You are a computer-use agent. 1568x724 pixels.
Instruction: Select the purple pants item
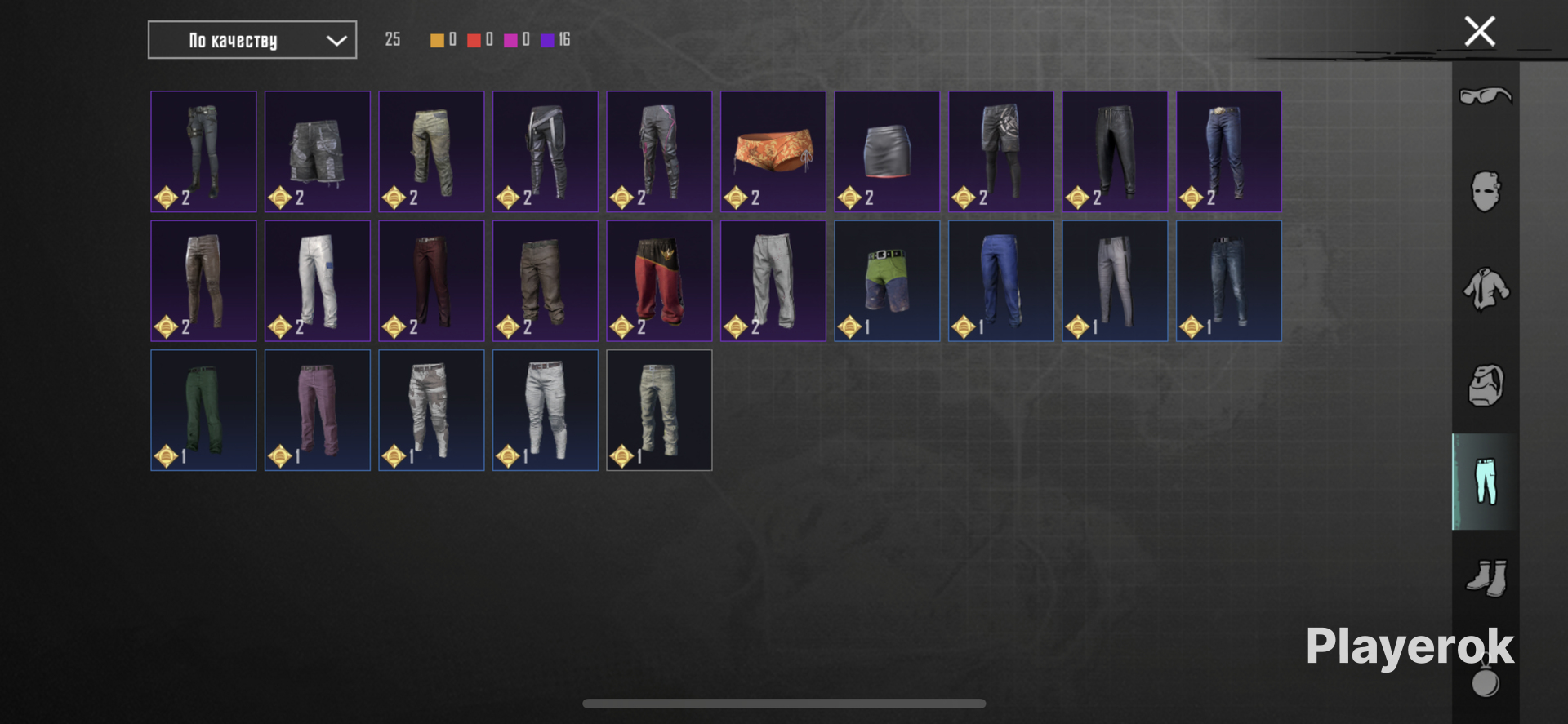click(317, 410)
